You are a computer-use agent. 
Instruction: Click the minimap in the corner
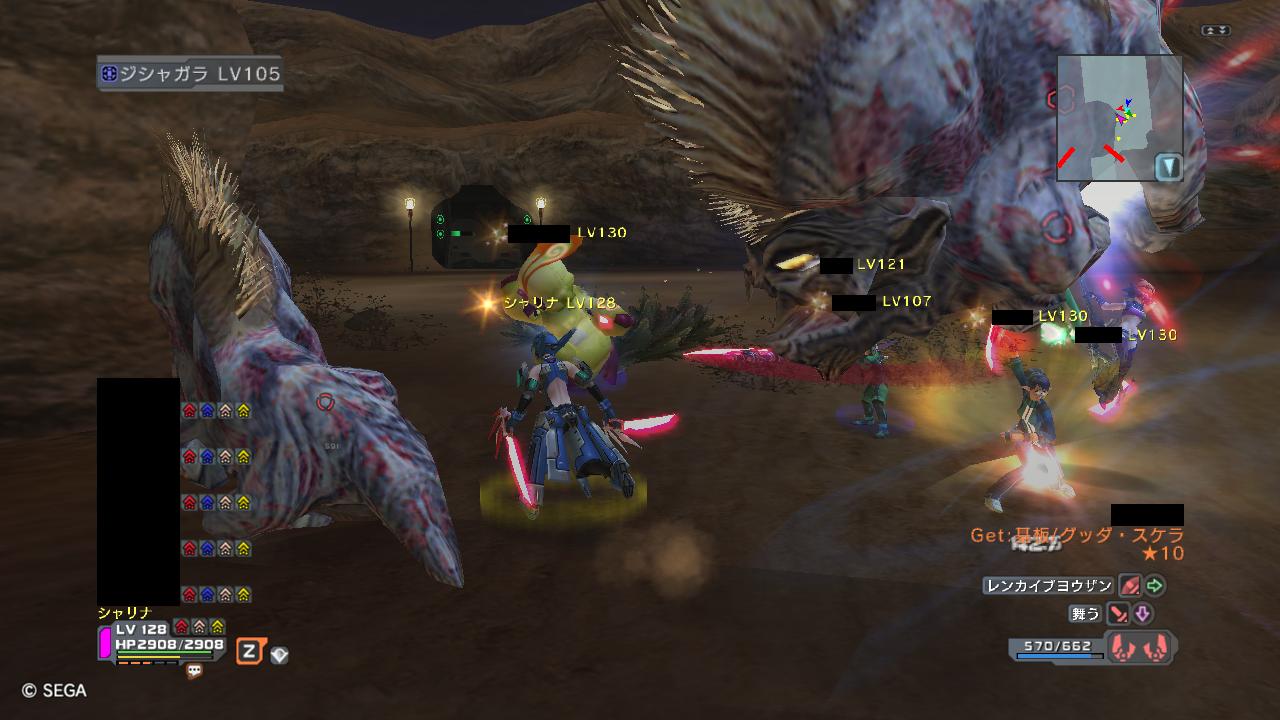click(1119, 117)
